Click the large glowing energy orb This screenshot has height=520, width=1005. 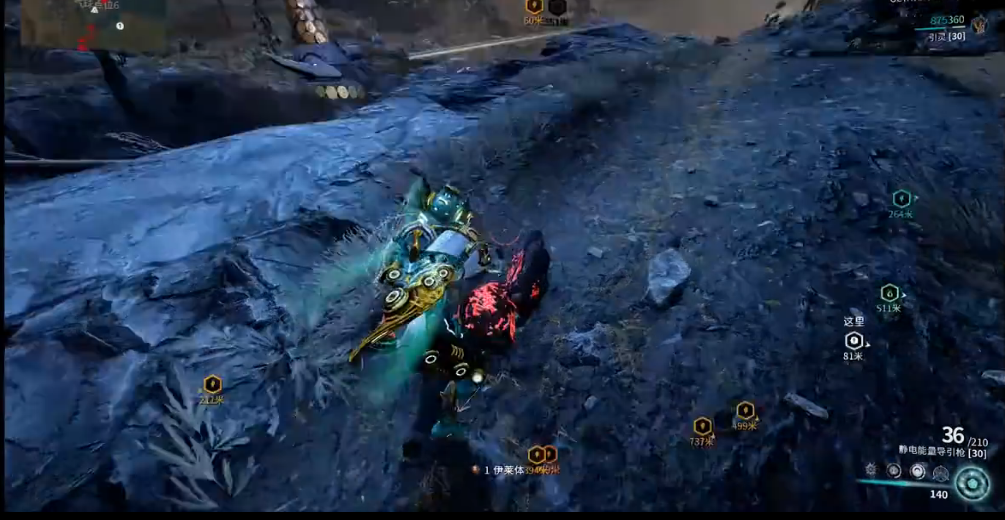pyautogui.click(x=971, y=483)
